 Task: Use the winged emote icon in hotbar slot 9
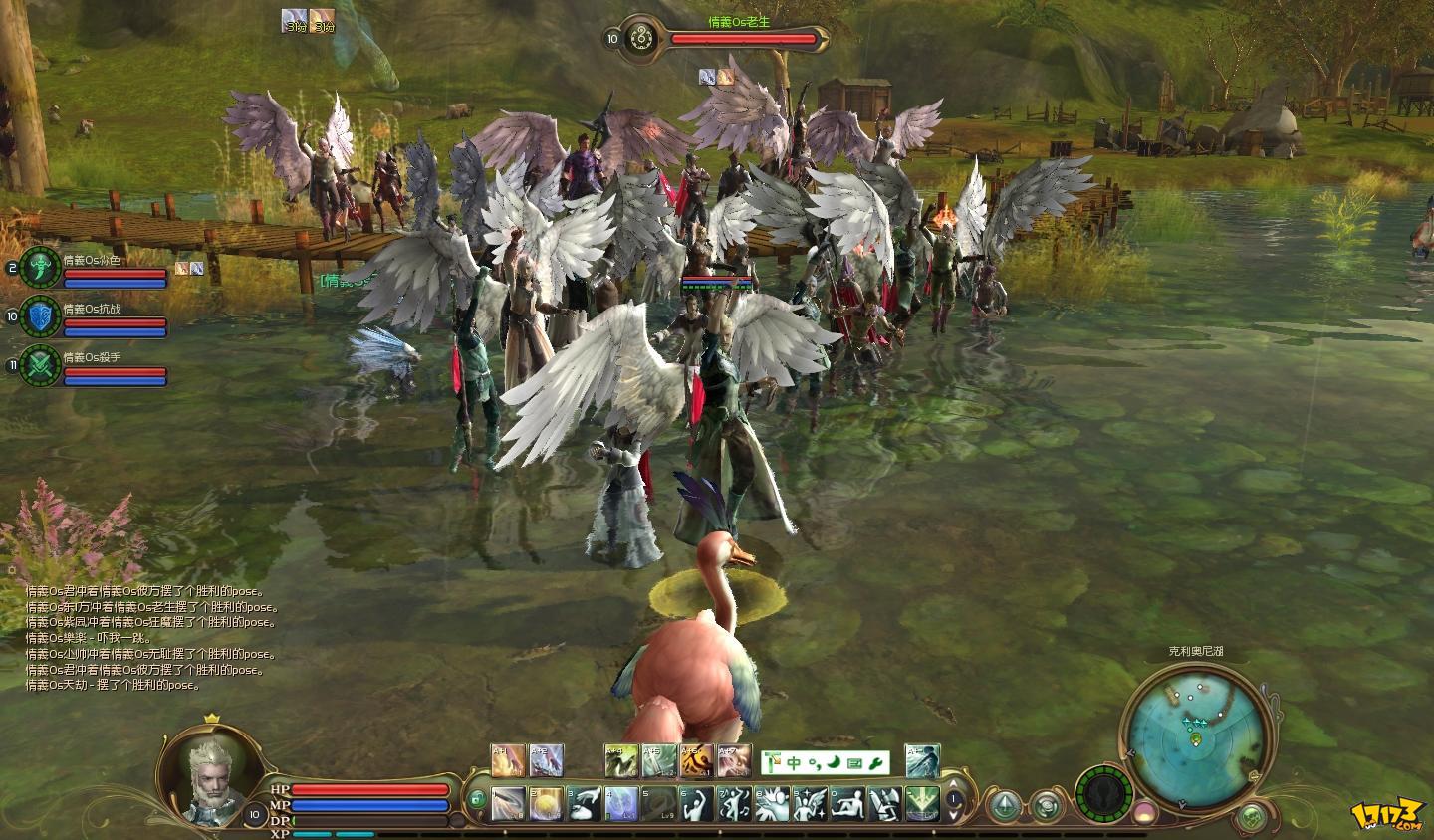pyautogui.click(x=811, y=802)
